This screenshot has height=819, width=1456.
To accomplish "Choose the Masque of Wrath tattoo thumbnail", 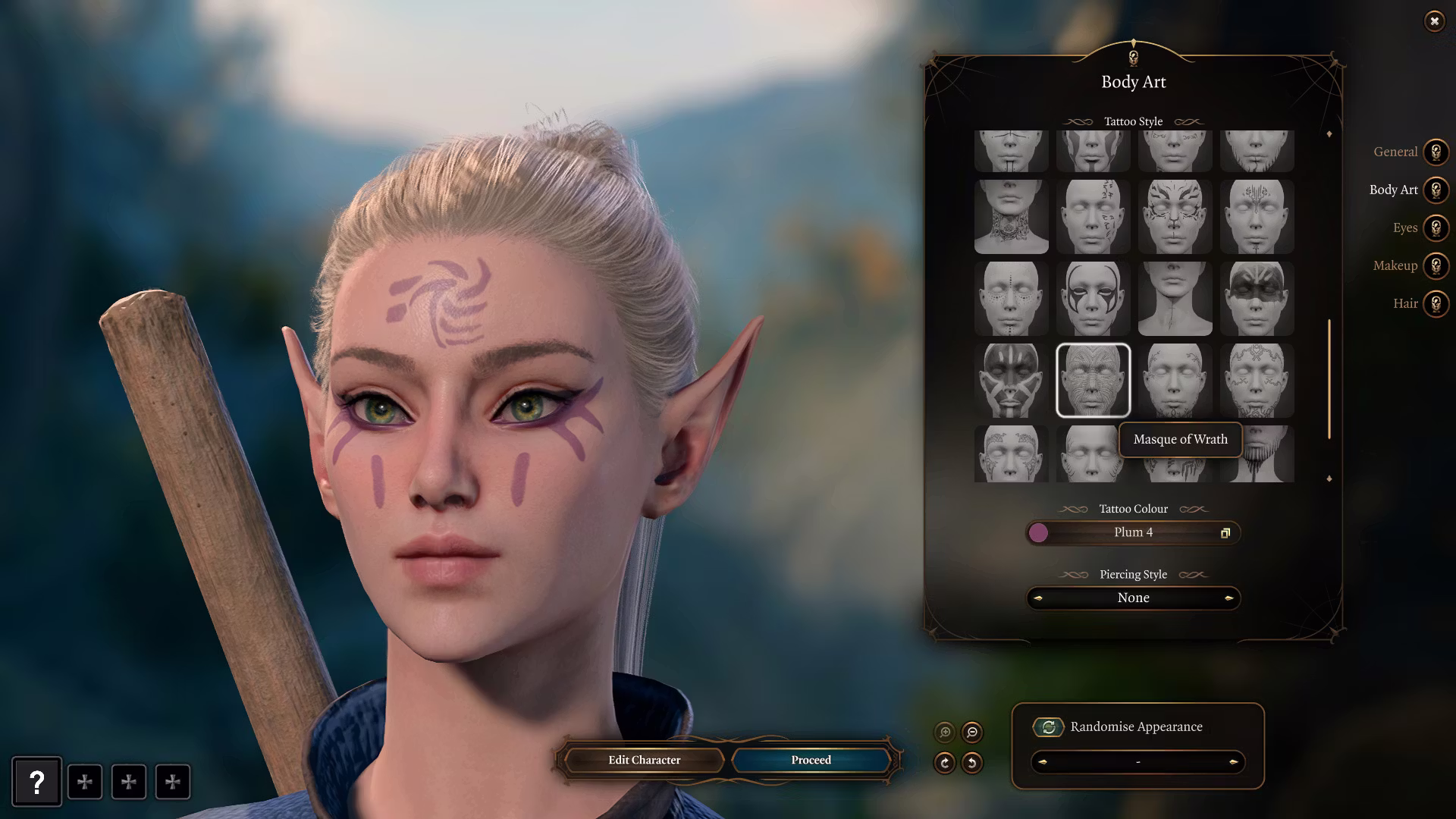I will tap(1093, 380).
